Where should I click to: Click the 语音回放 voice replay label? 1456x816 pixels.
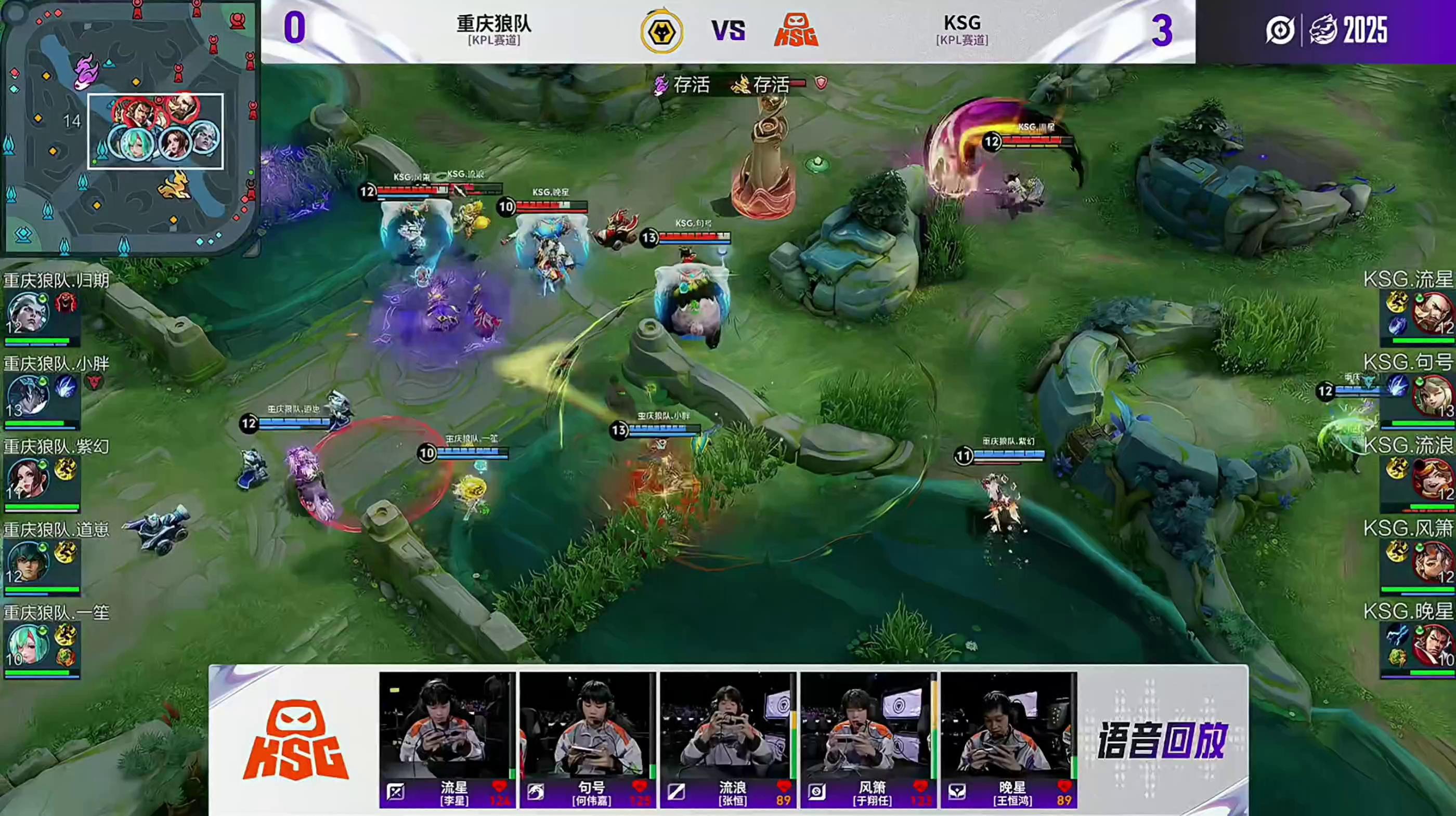point(1162,740)
